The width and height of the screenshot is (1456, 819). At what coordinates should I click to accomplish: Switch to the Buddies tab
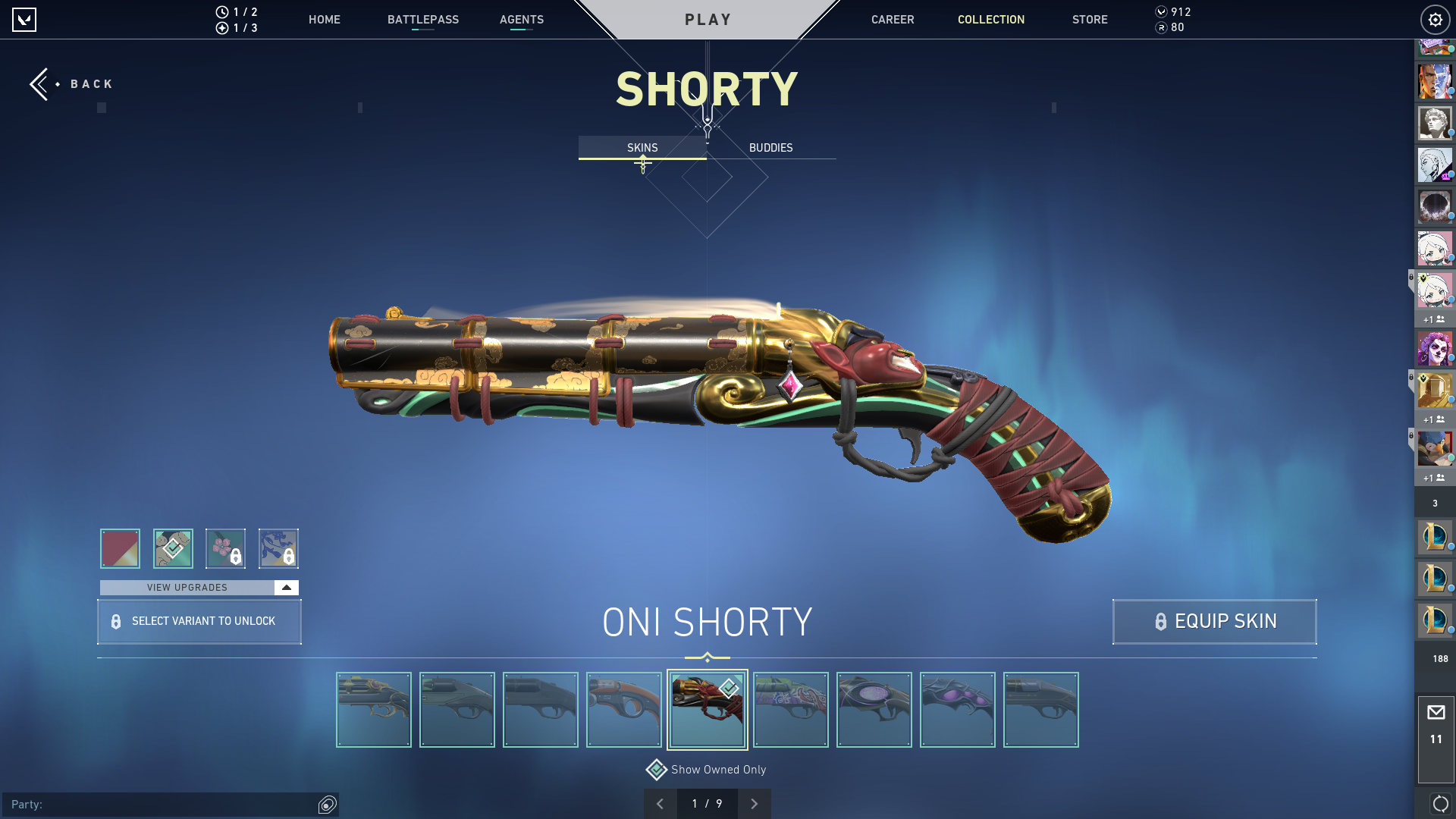(x=770, y=147)
